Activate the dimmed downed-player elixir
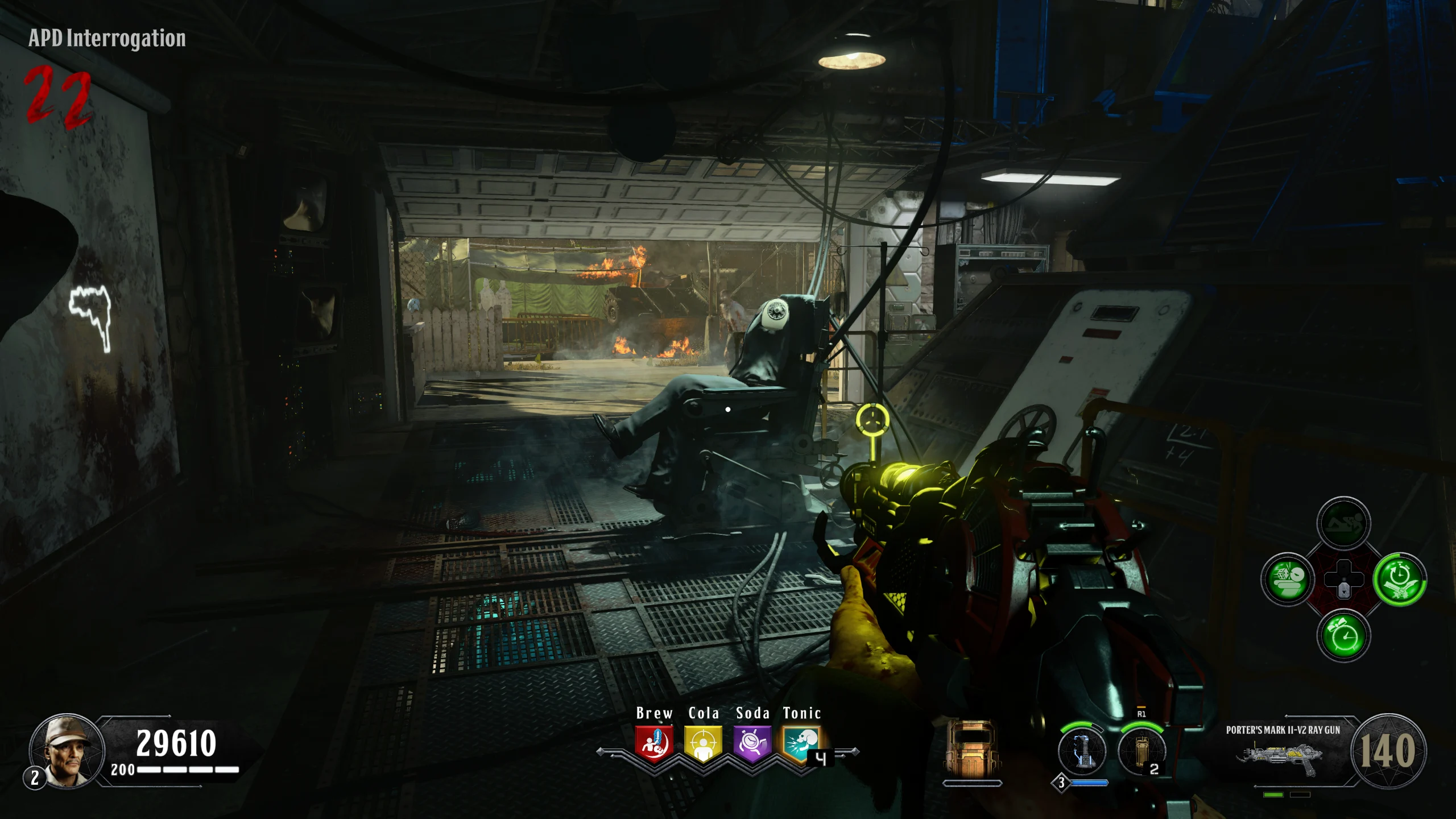 [1343, 523]
